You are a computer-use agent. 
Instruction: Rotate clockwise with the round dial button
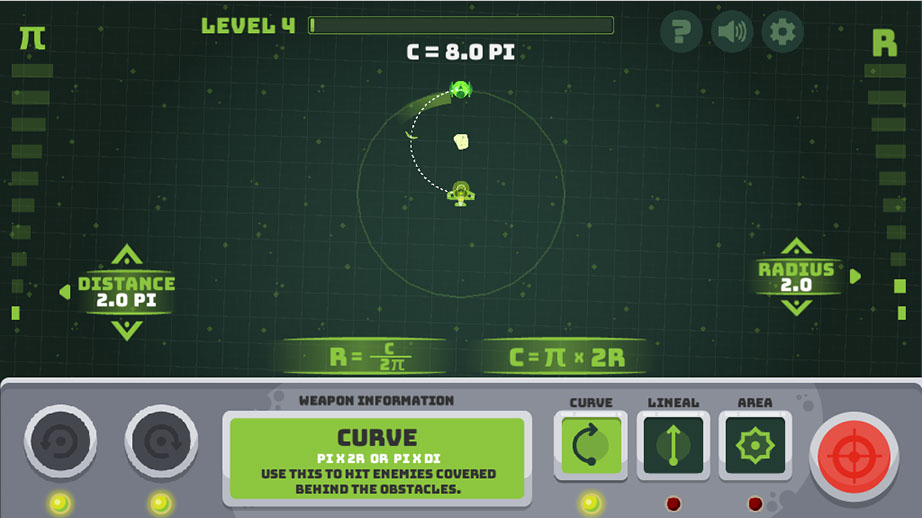(161, 442)
